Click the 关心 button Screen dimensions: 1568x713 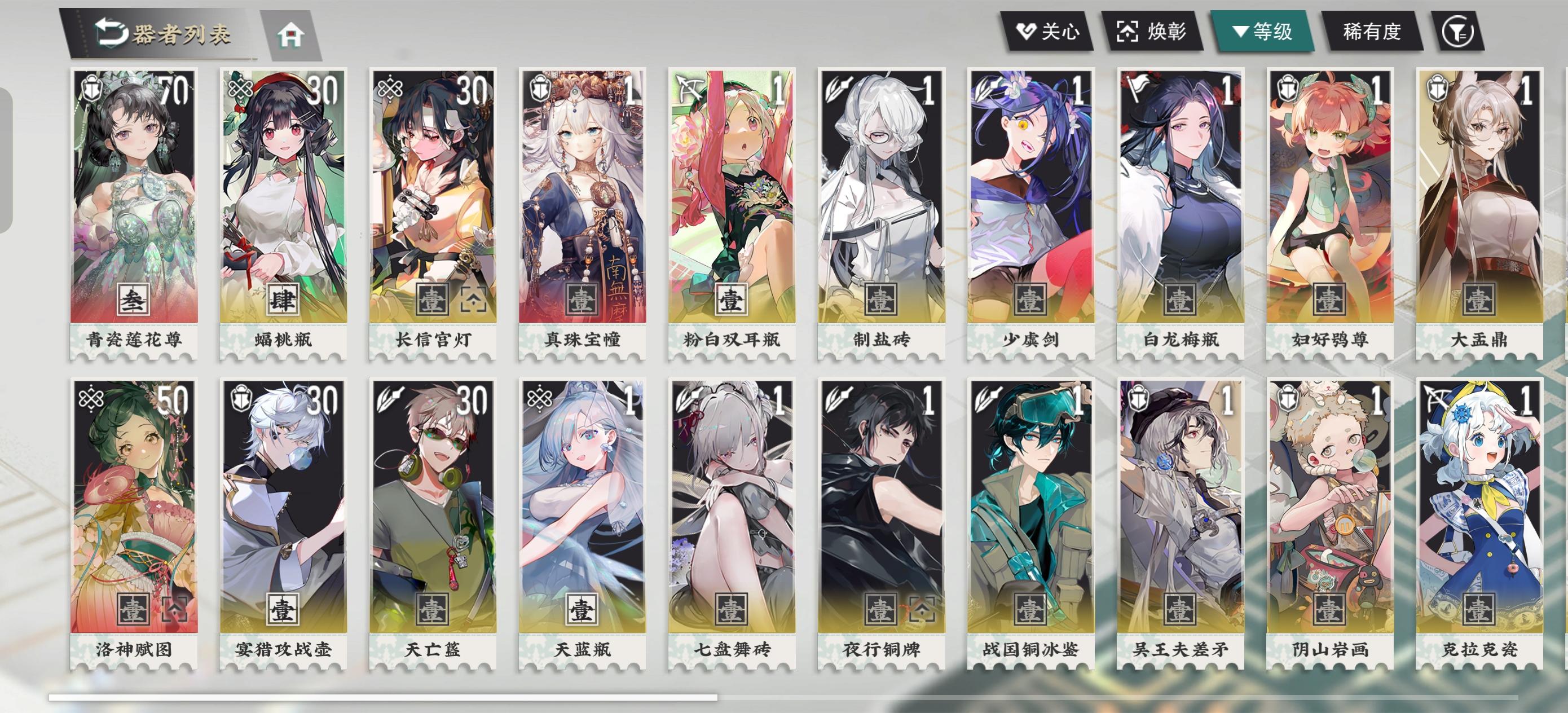point(1049,34)
